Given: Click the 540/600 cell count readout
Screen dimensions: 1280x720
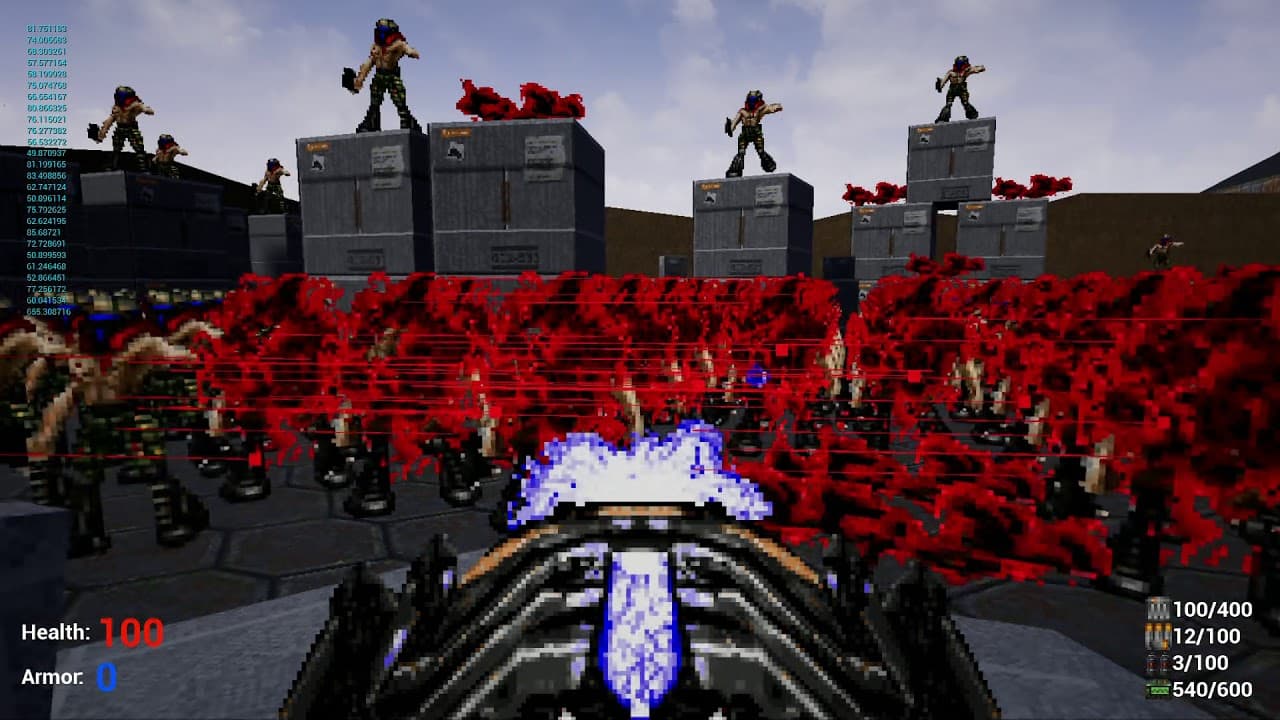Looking at the screenshot, I should point(1212,688).
